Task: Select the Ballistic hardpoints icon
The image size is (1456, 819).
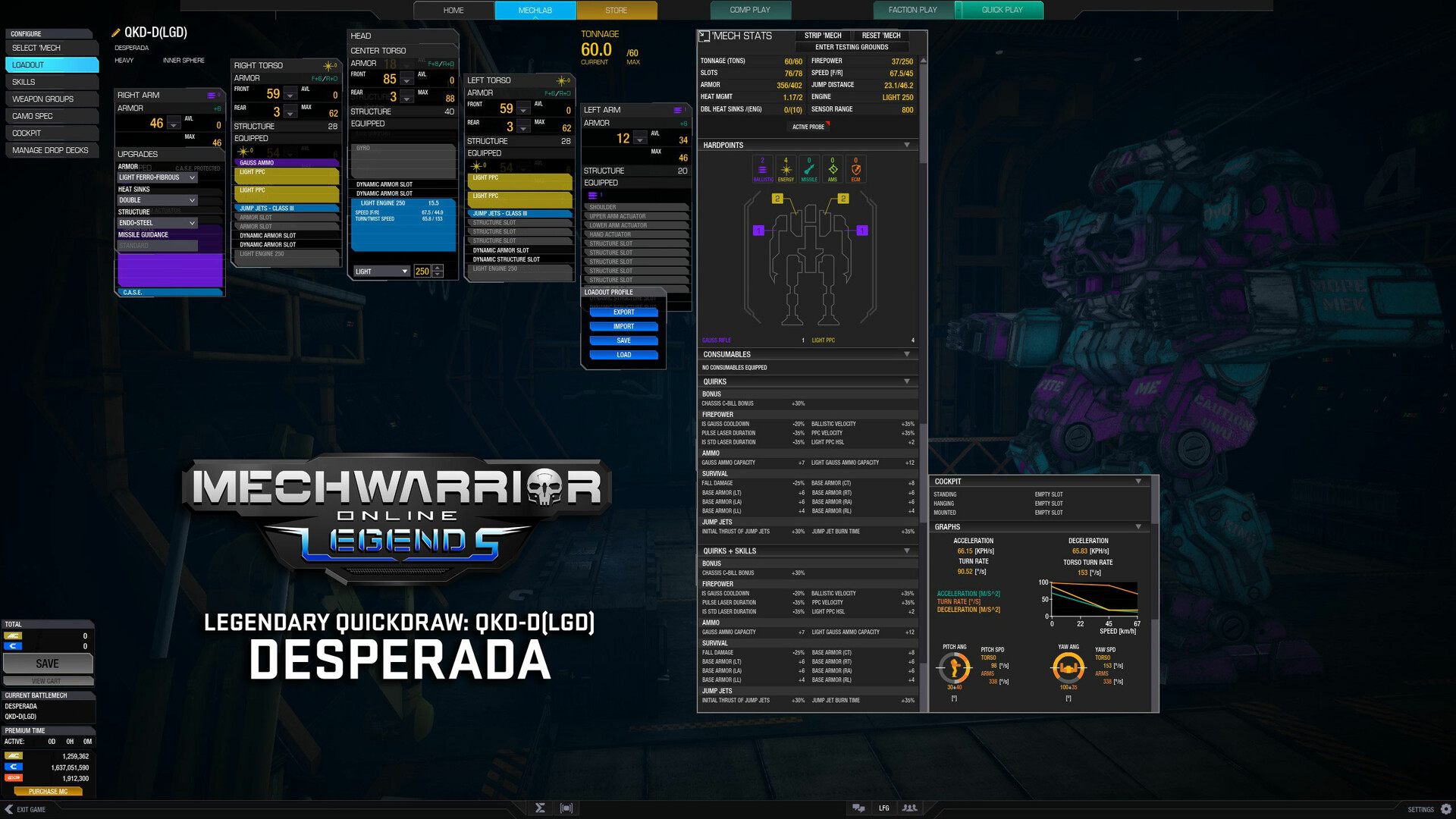Action: click(761, 168)
